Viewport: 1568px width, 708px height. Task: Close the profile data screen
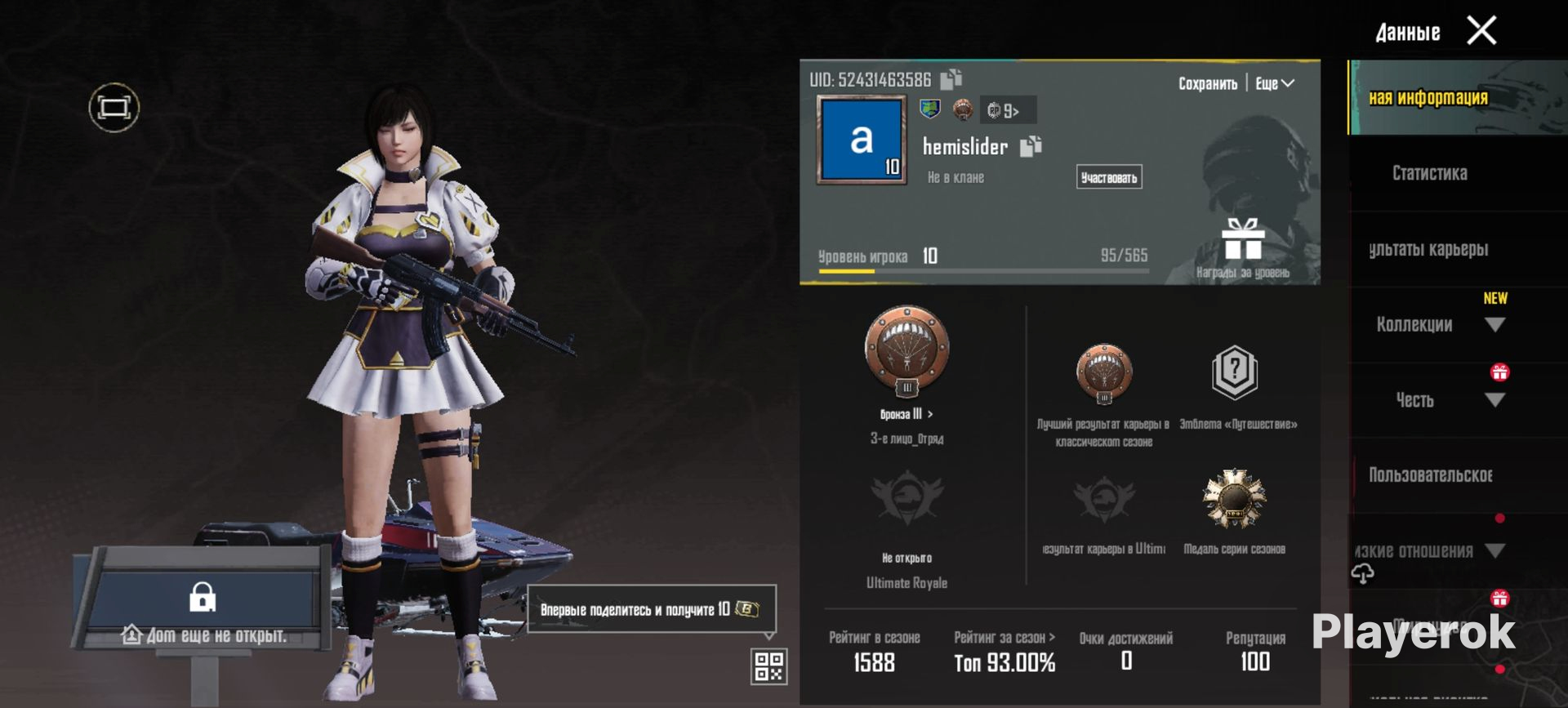1481,31
